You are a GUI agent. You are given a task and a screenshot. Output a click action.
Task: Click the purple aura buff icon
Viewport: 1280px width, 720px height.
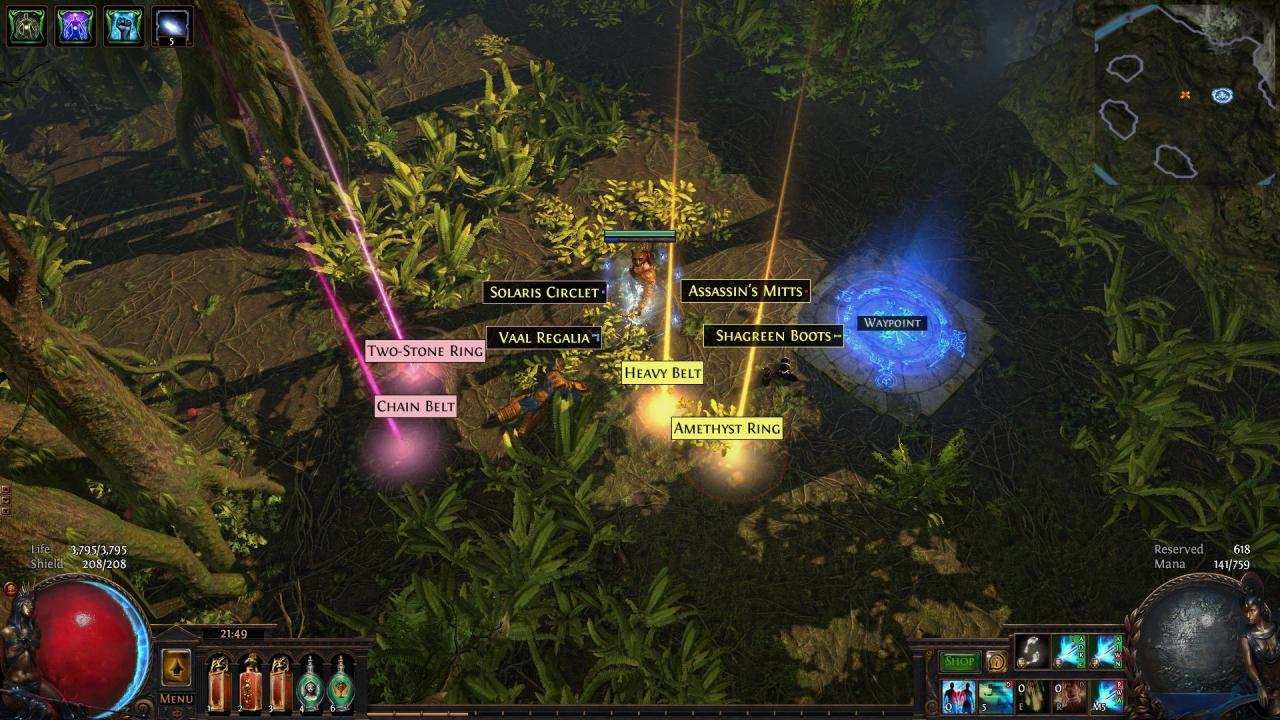75,26
